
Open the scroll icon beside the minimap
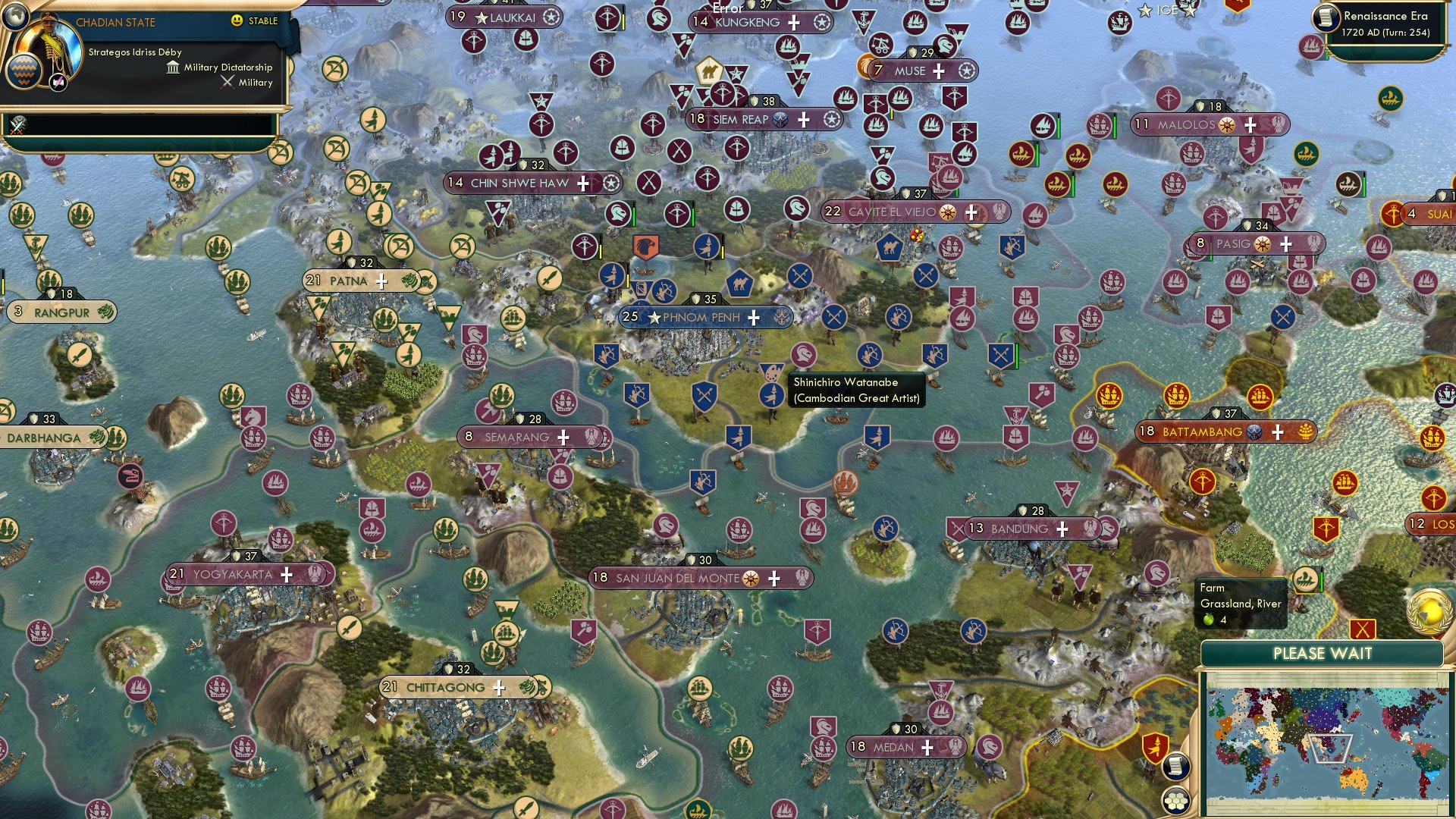point(1175,766)
